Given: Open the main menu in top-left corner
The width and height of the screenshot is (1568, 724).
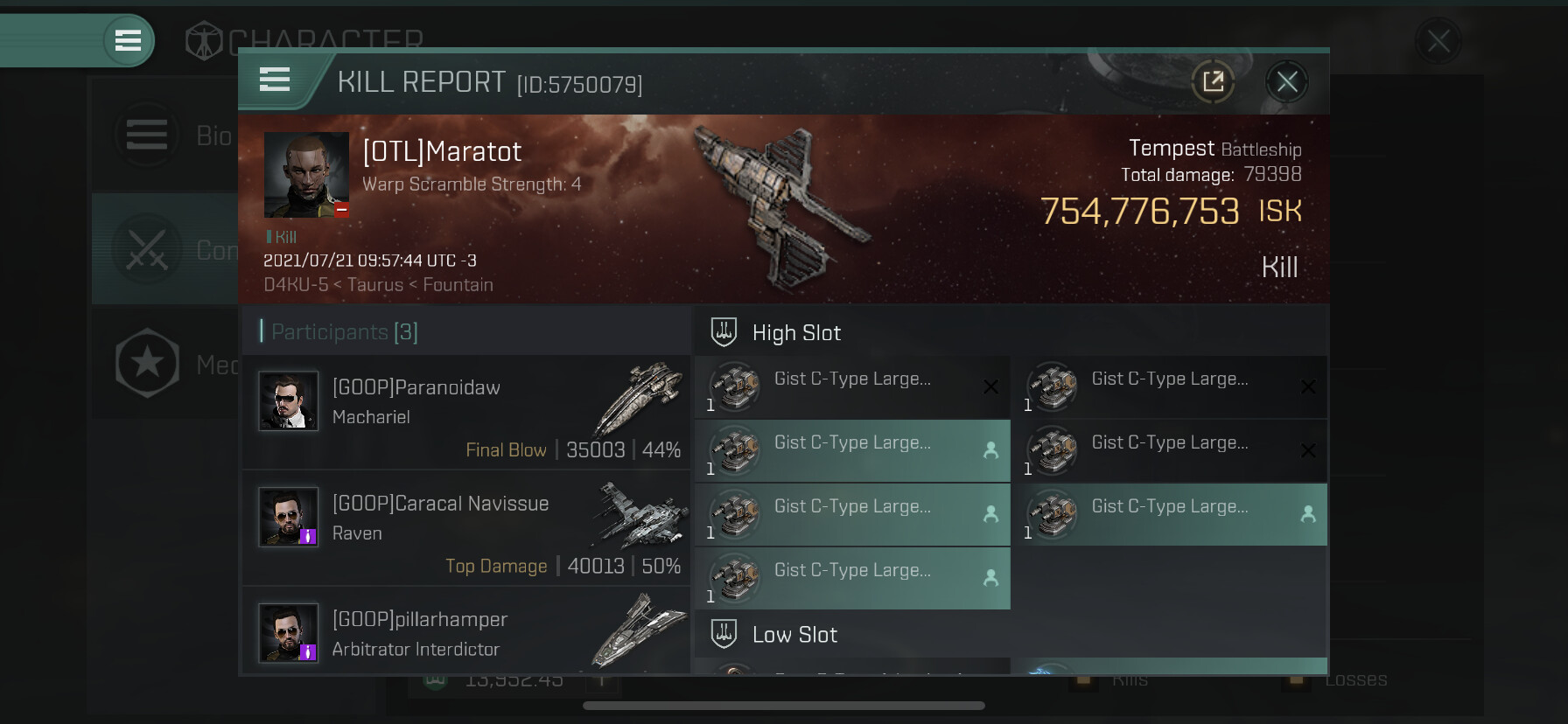Looking at the screenshot, I should tap(128, 40).
